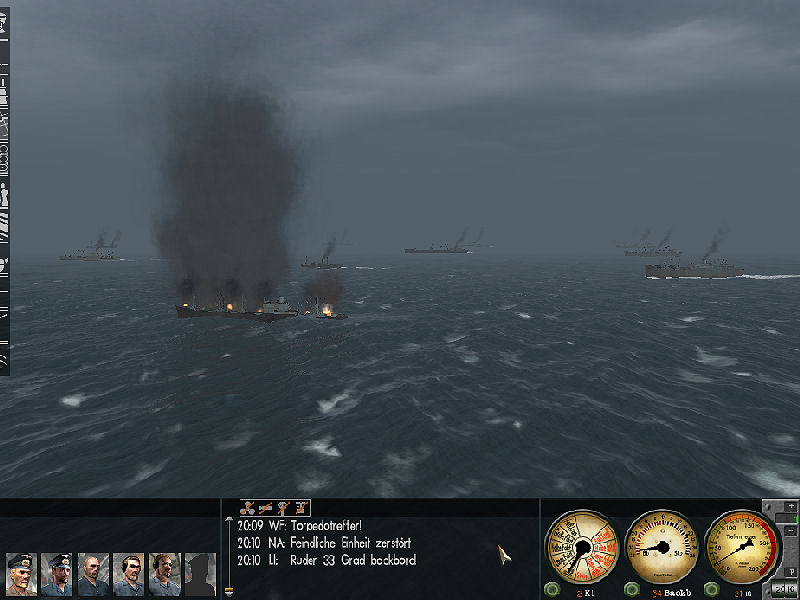Click the engine telegraph dial
This screenshot has width=800, height=600.
pos(581,545)
